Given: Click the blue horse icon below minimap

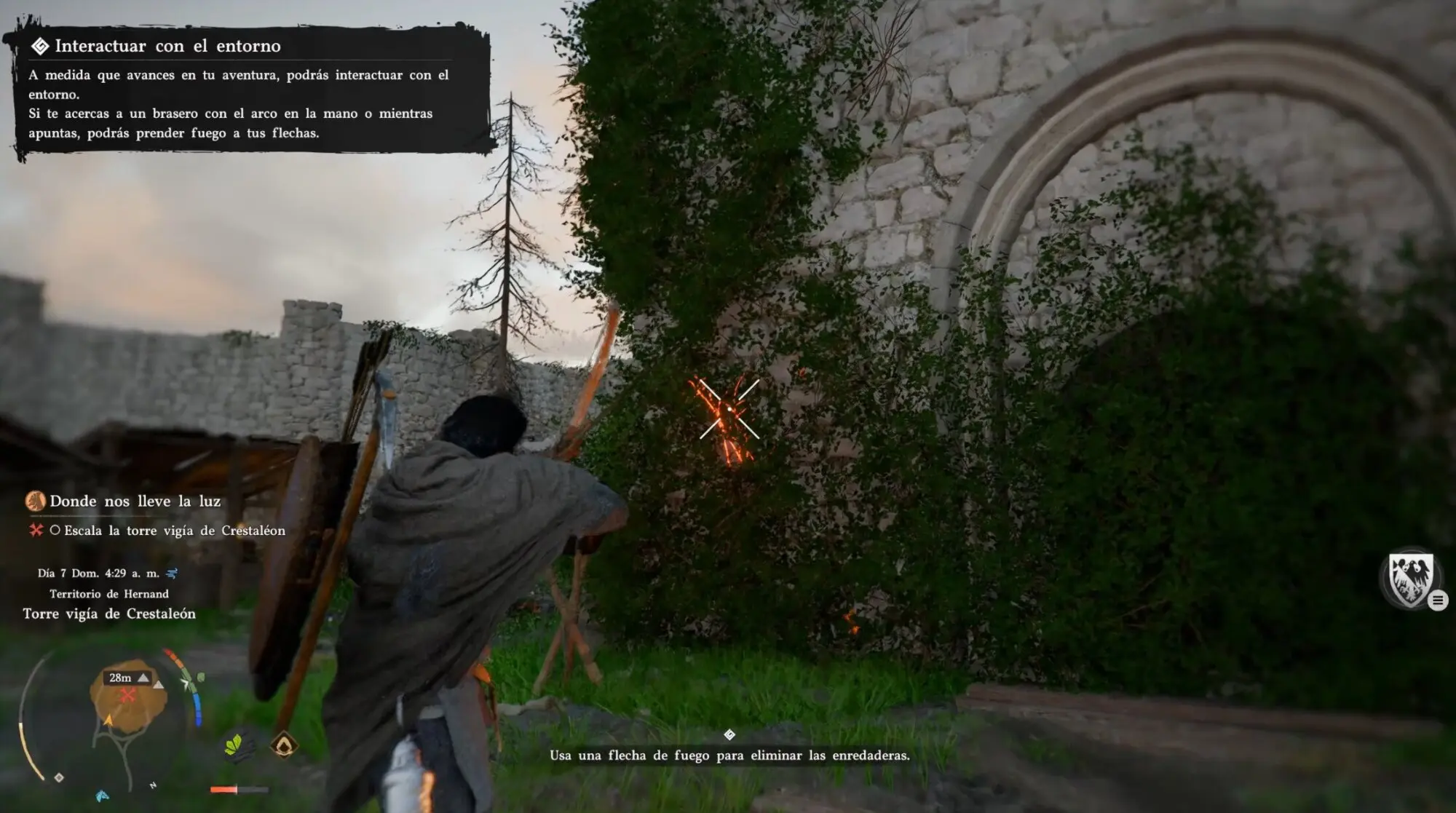Looking at the screenshot, I should click(x=103, y=796).
